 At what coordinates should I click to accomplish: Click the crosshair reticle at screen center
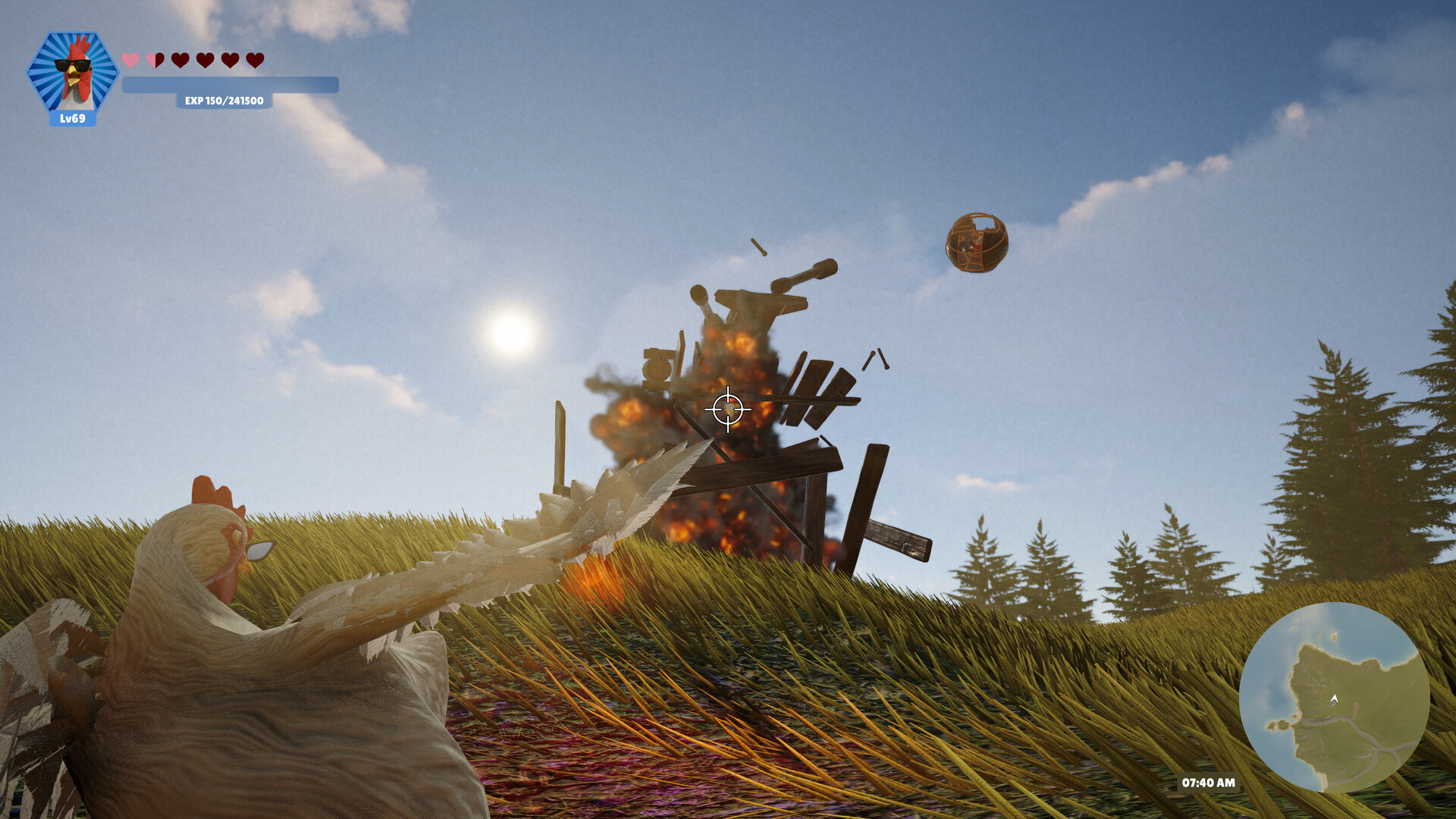pyautogui.click(x=726, y=409)
